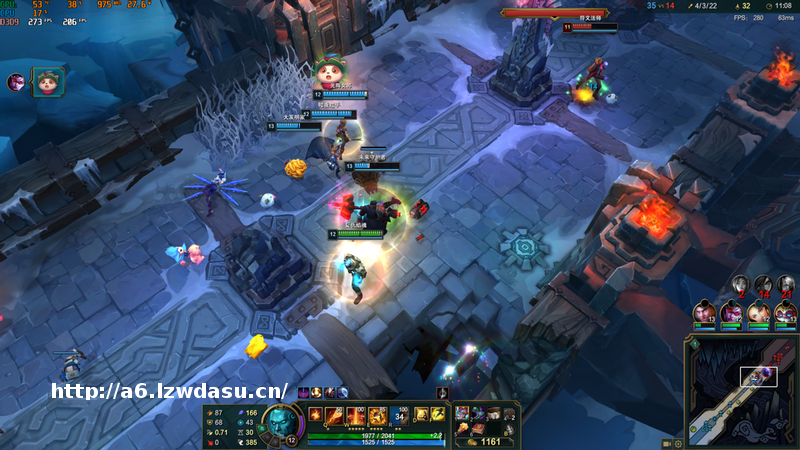The width and height of the screenshot is (800, 450).
Task: Use the item in inventory slot 1
Action: pos(461,413)
